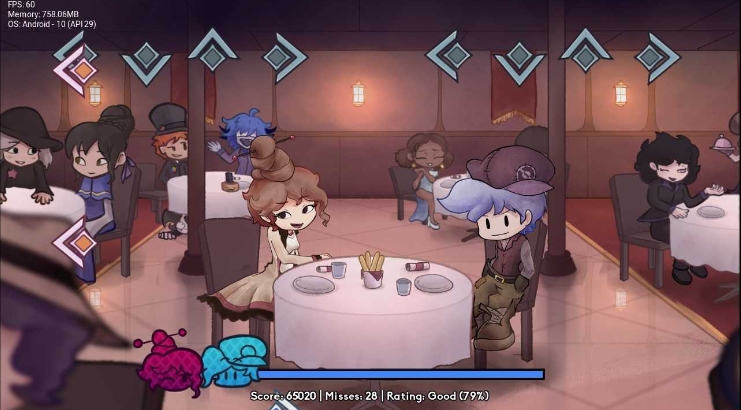
Task: Tap the player's right arrow receptor
Action: (654, 56)
